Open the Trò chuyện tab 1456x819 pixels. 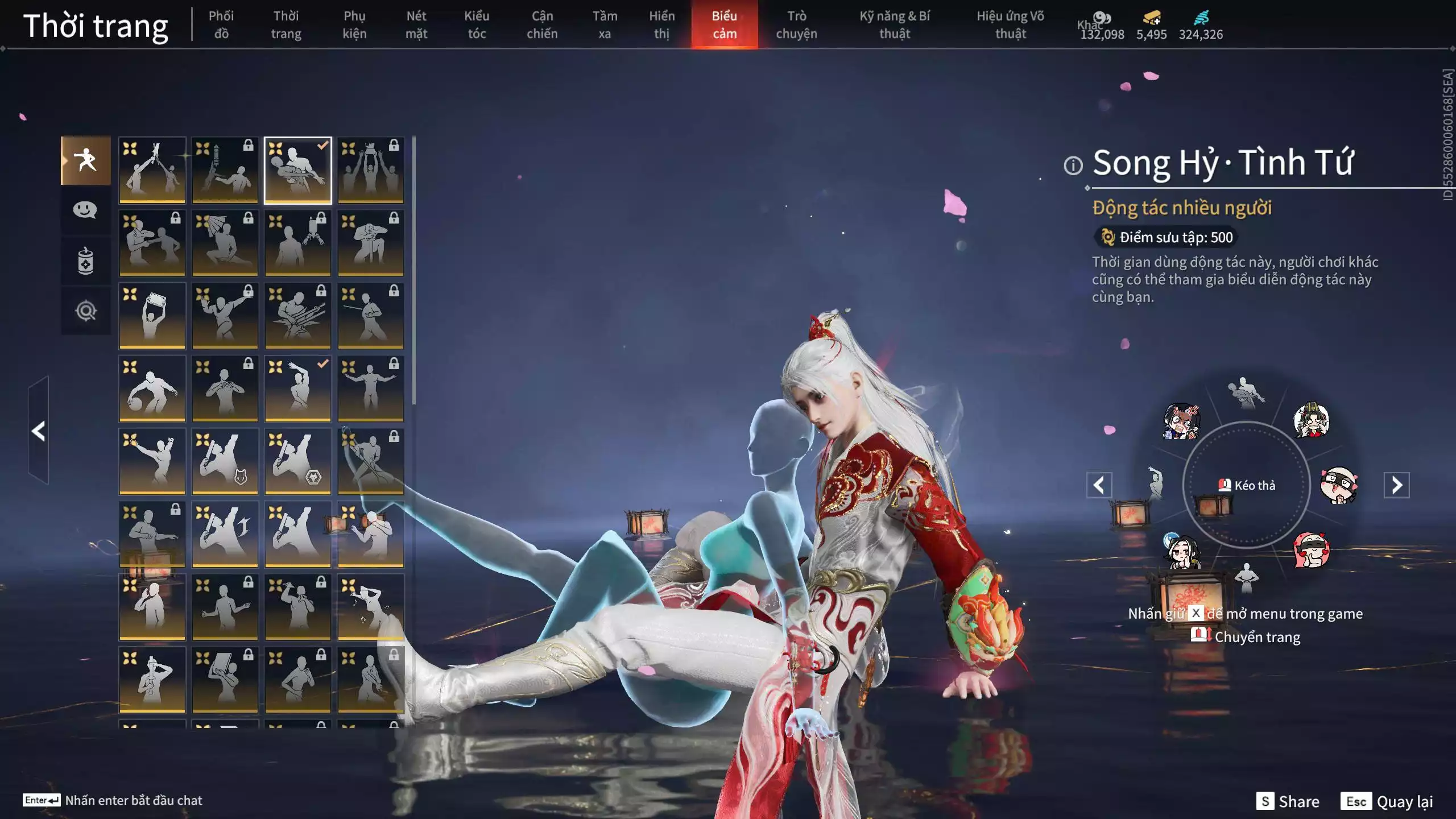tap(796, 24)
